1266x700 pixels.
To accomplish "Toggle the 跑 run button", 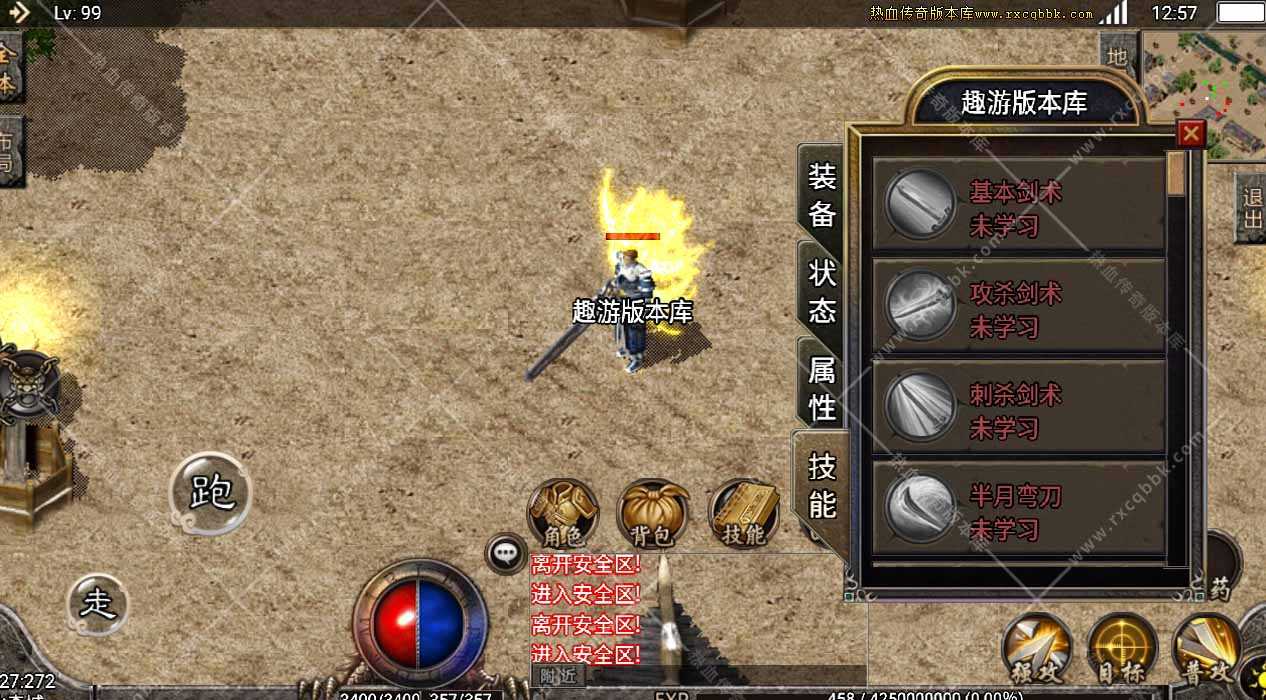I will coord(210,492).
